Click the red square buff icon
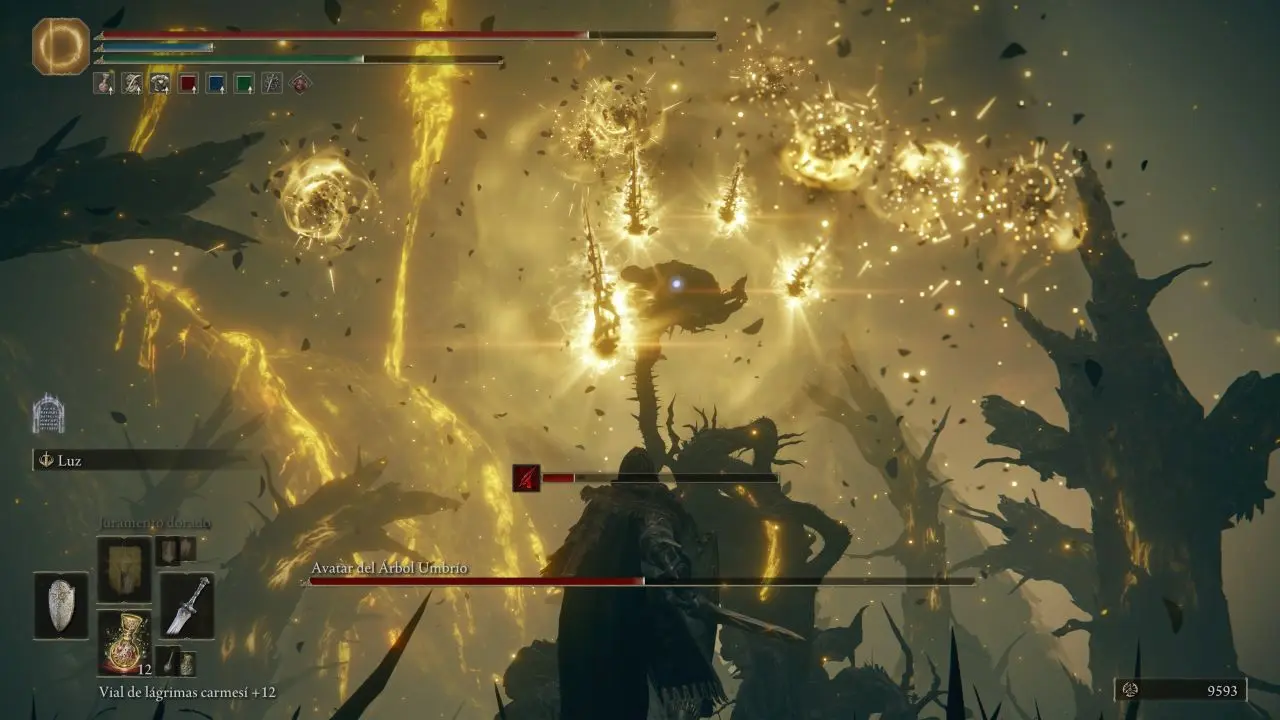Screen dimensions: 1280x720 click(x=188, y=83)
